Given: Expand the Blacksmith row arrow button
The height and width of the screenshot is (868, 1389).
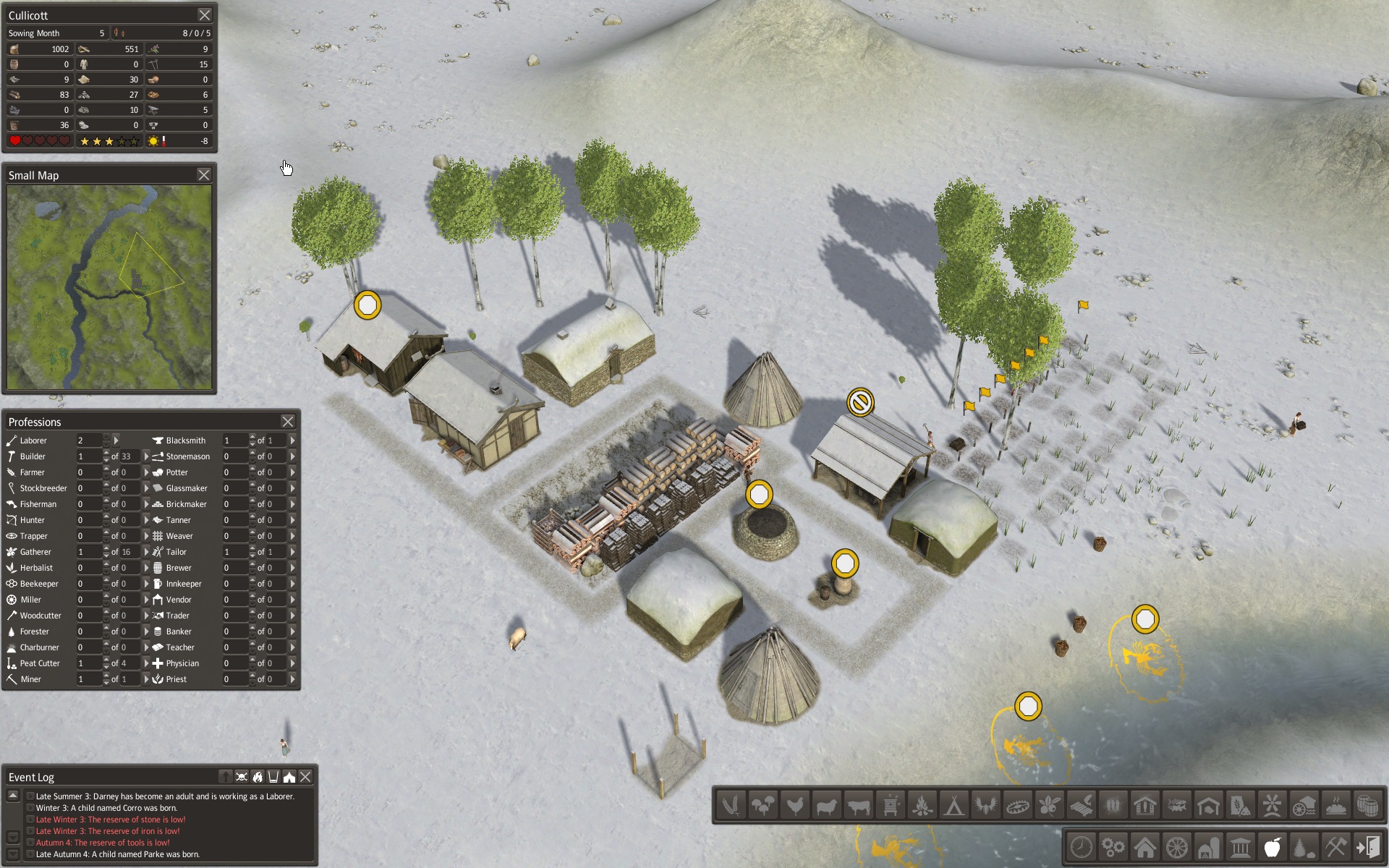Looking at the screenshot, I should point(292,441).
